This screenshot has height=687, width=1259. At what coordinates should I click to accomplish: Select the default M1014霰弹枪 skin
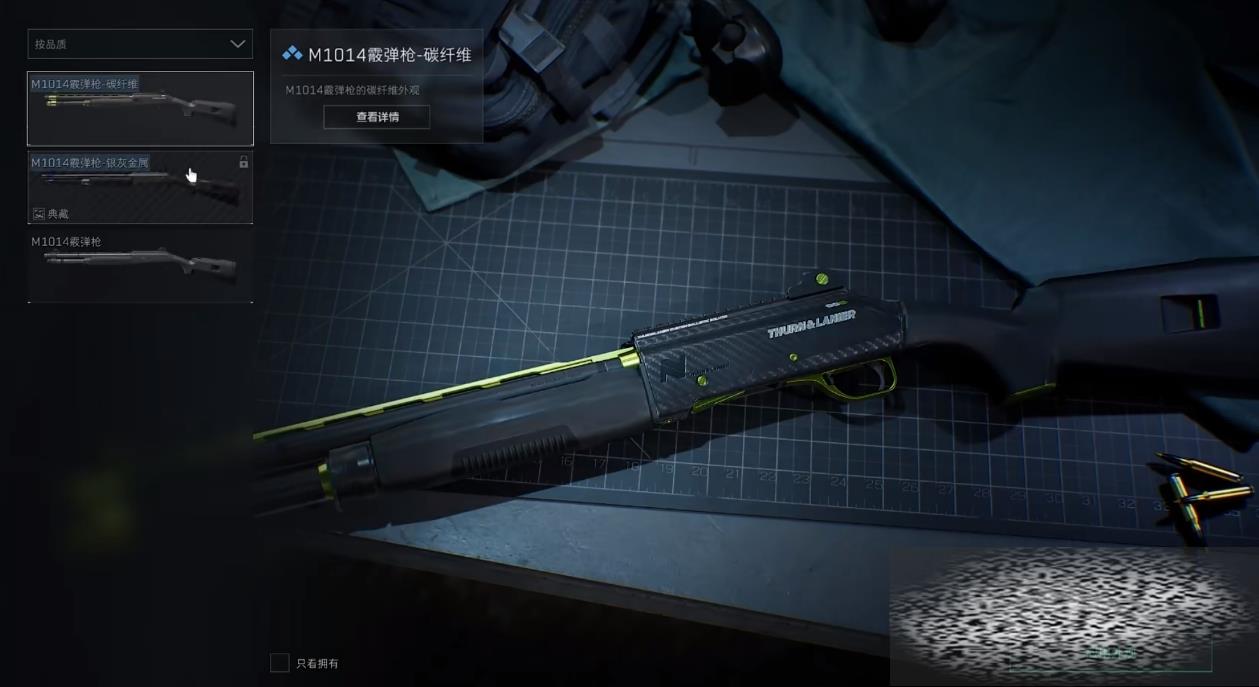pos(140,265)
